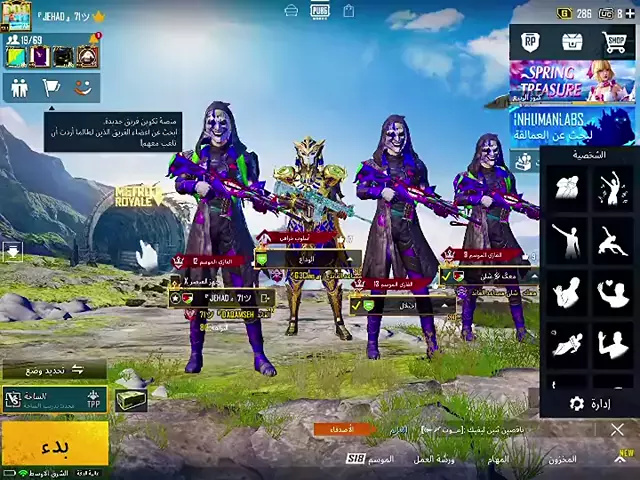Viewport: 640px width, 480px height.
Task: Open emote management (إدارة) gear button
Action: tap(590, 403)
